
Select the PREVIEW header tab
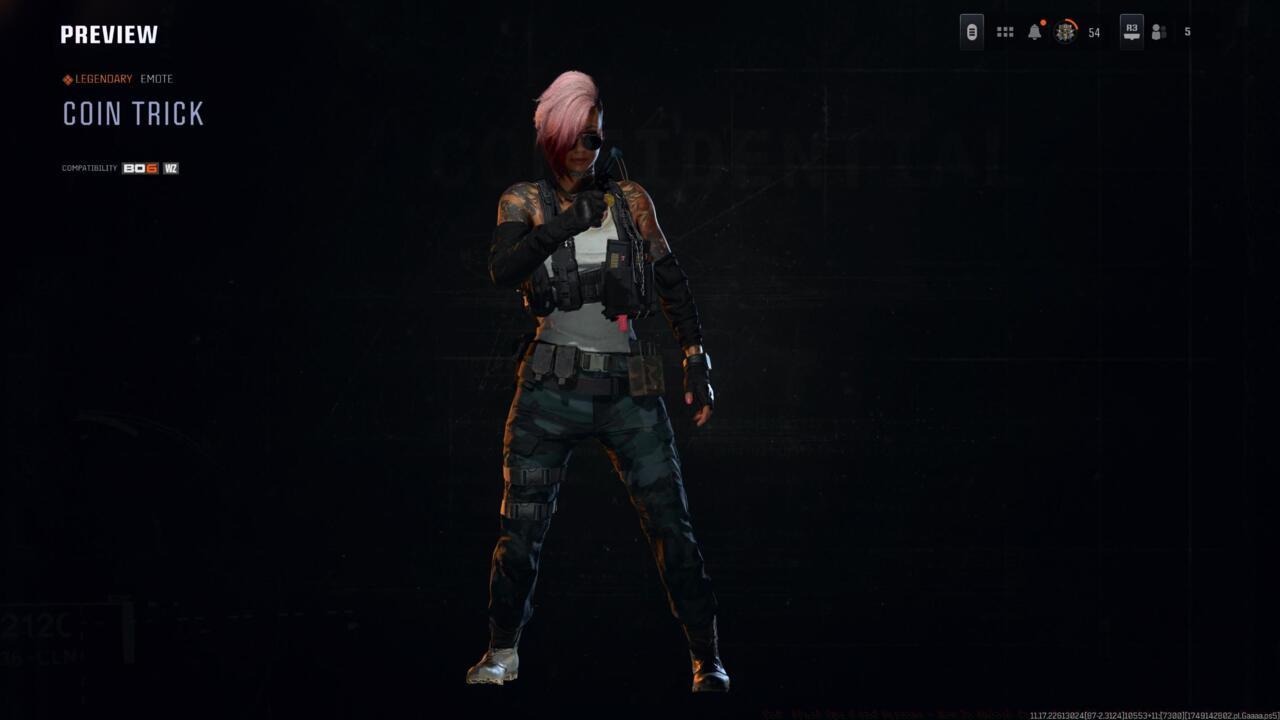tap(108, 33)
